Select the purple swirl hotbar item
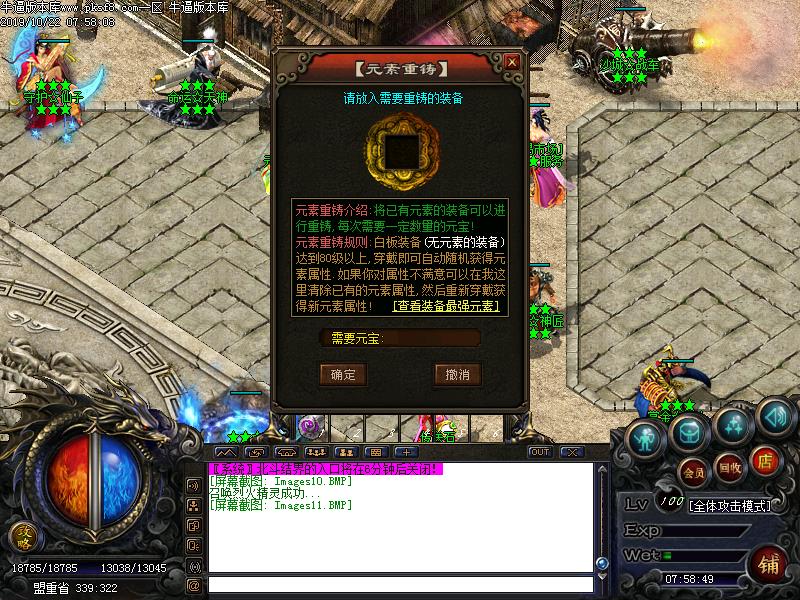 (312, 427)
